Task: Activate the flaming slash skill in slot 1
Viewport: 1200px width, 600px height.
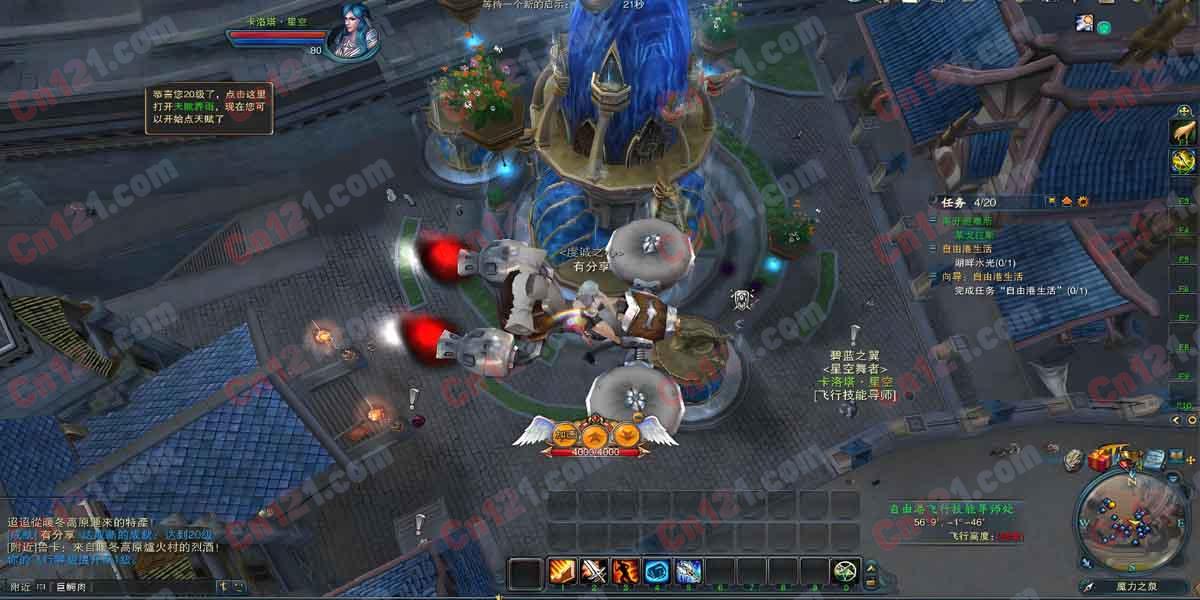Action: pyautogui.click(x=561, y=571)
